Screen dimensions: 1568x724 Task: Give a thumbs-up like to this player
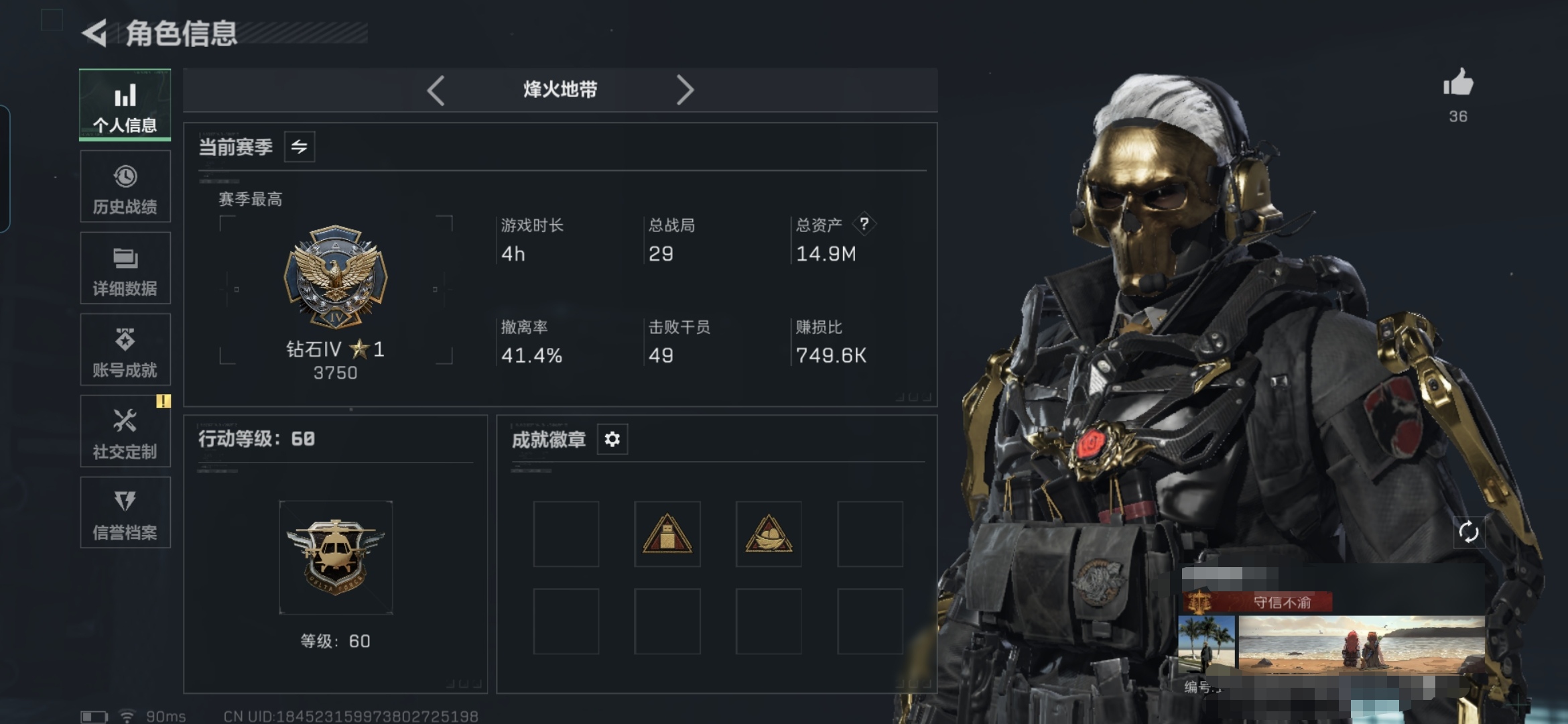[x=1458, y=84]
